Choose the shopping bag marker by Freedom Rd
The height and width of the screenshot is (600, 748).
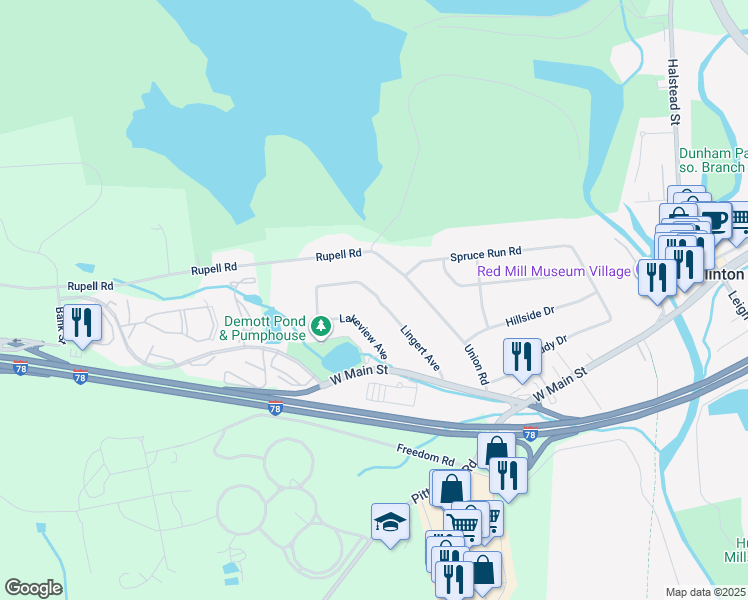click(x=496, y=451)
